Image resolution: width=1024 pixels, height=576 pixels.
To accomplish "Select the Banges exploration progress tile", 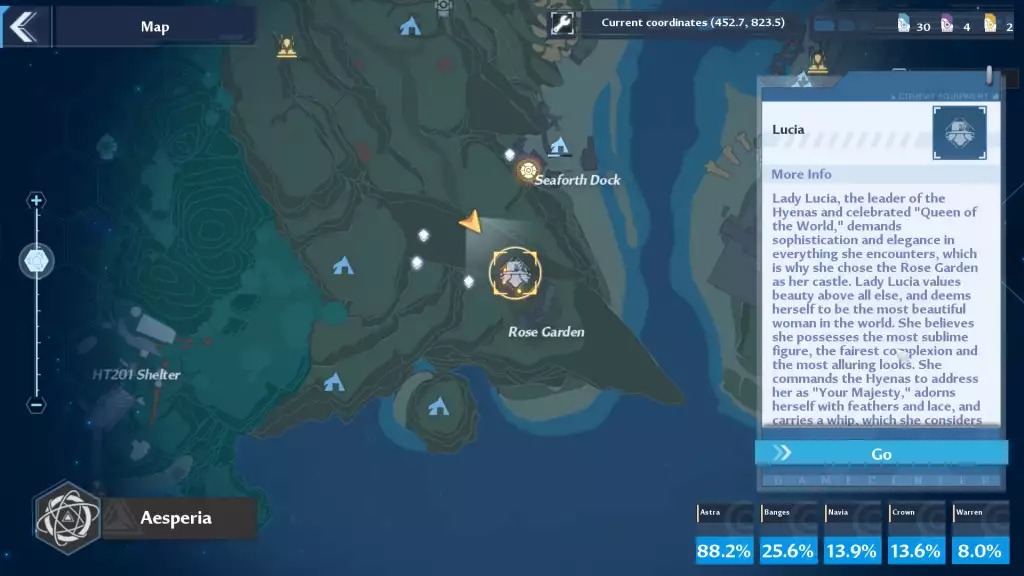I will coord(788,535).
